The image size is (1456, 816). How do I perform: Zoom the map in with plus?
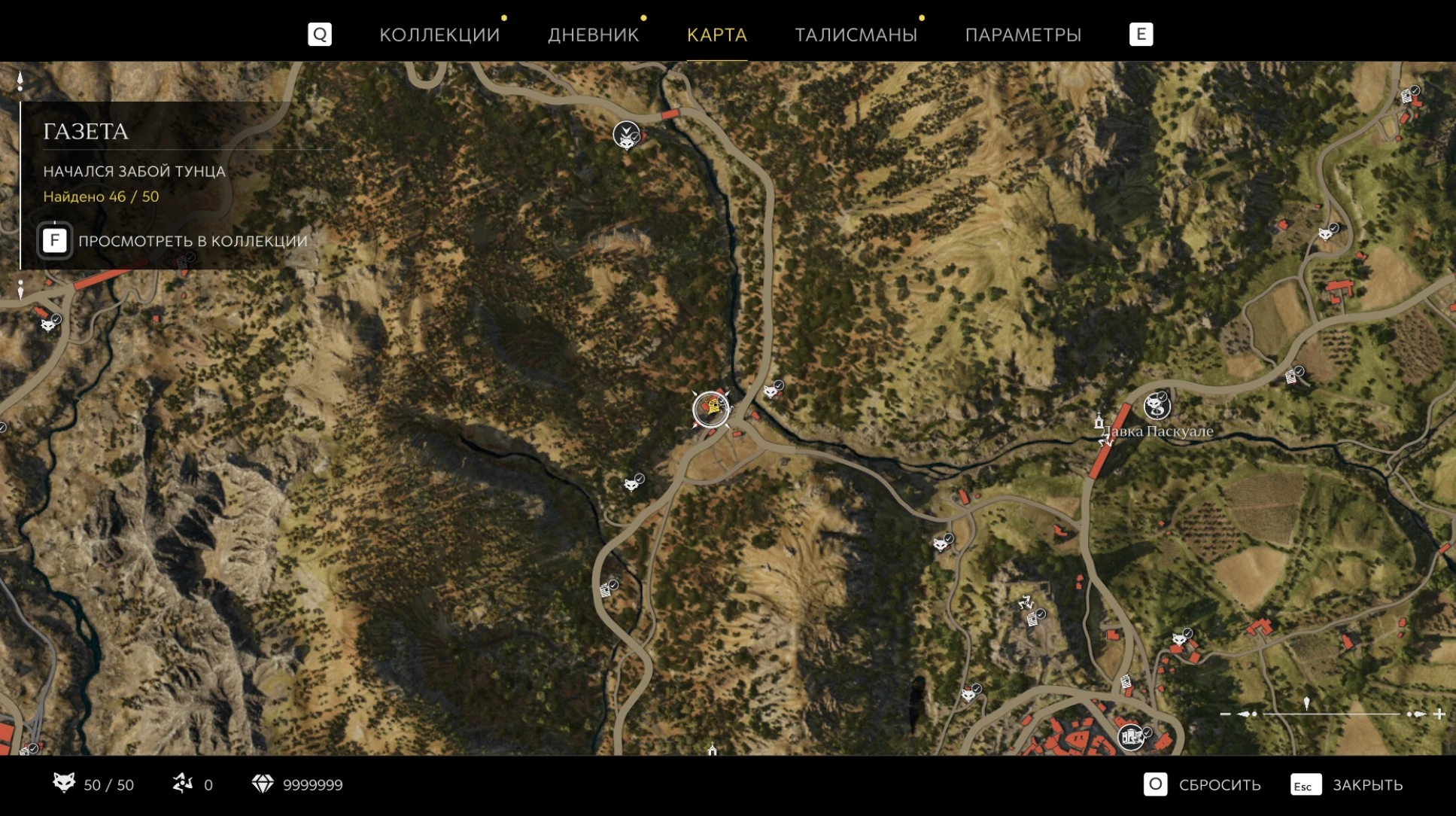click(x=1439, y=714)
